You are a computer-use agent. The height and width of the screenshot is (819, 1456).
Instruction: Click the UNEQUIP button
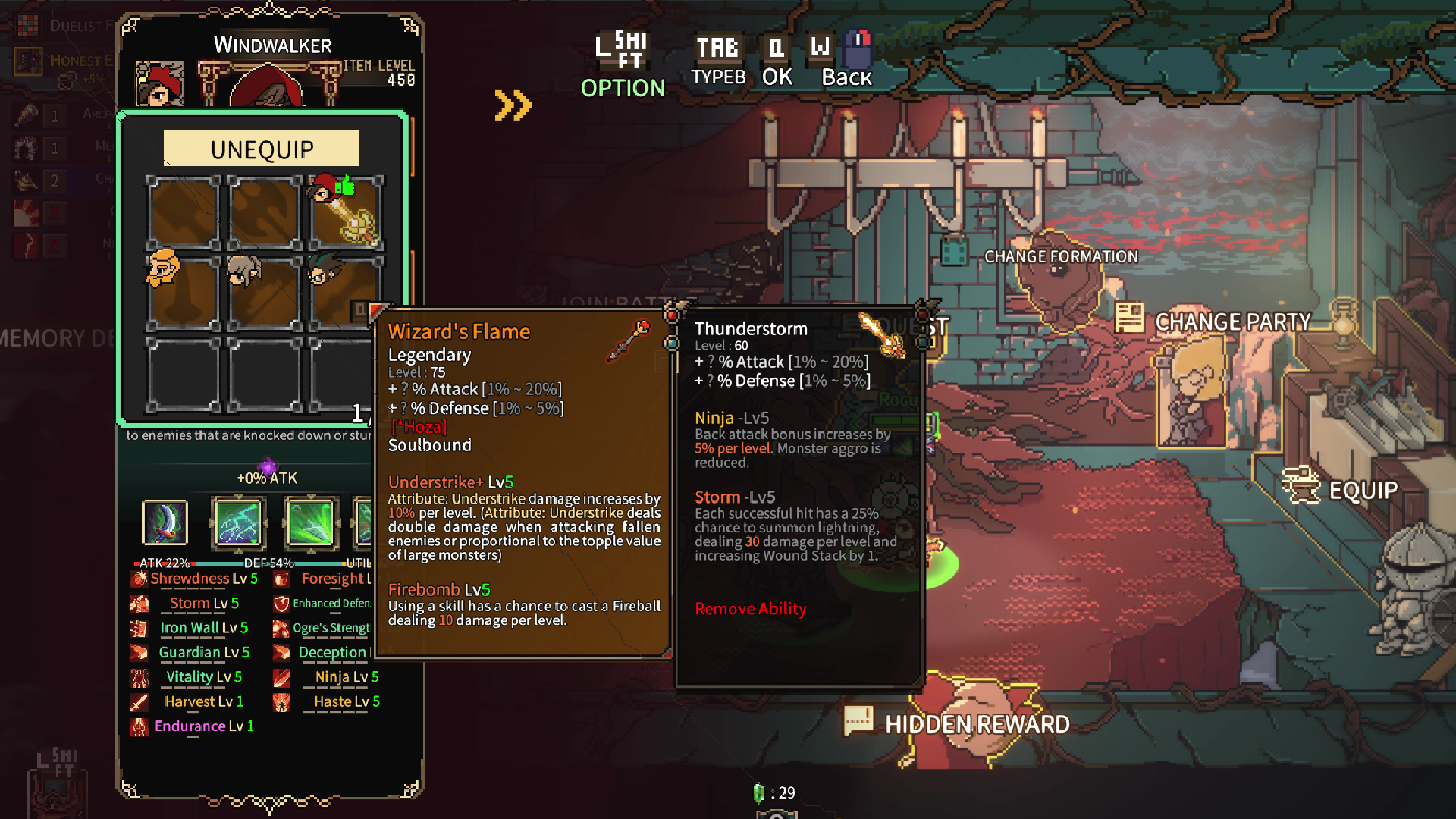point(262,149)
